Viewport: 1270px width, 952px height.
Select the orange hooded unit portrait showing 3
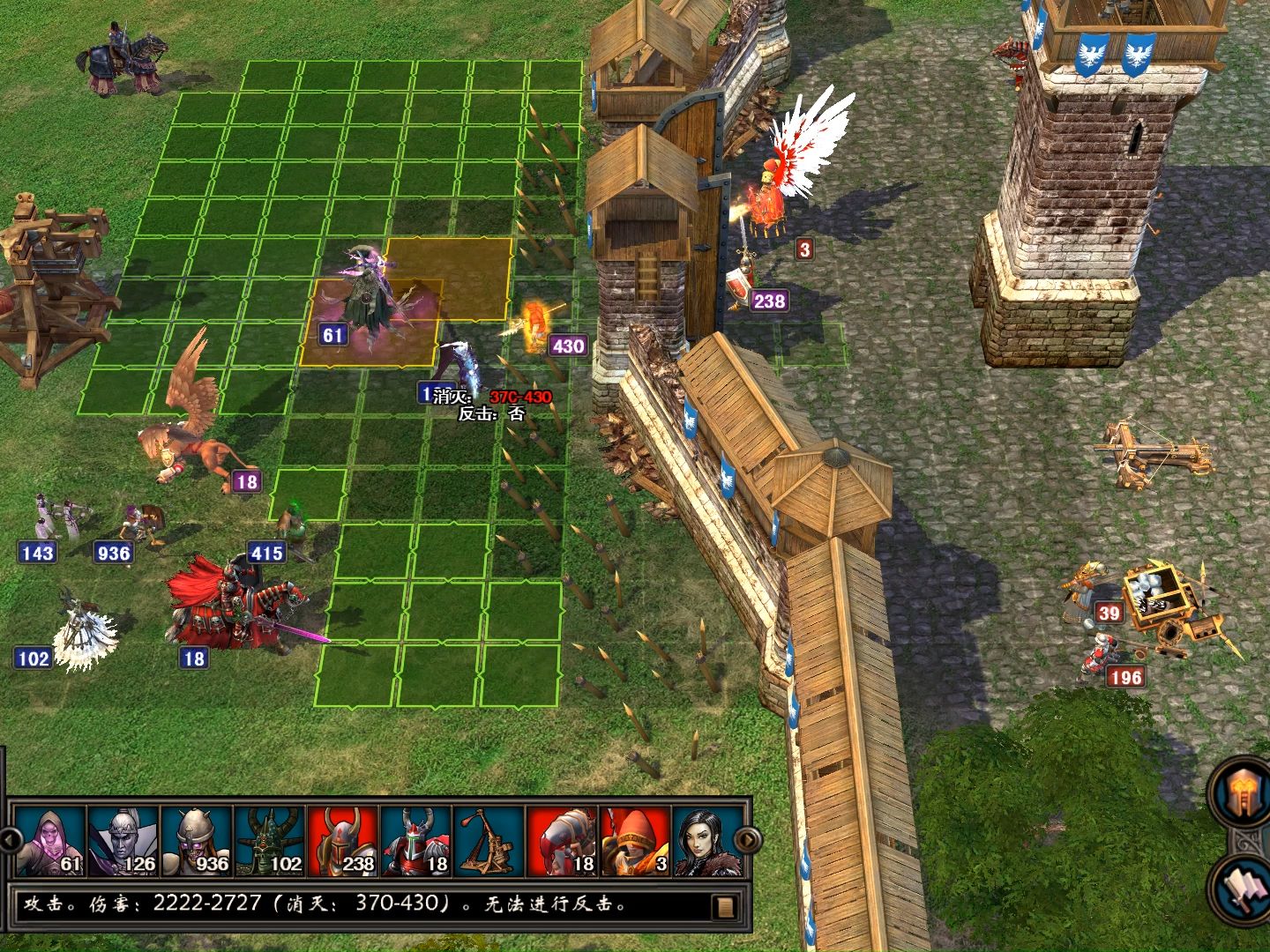coord(635,841)
